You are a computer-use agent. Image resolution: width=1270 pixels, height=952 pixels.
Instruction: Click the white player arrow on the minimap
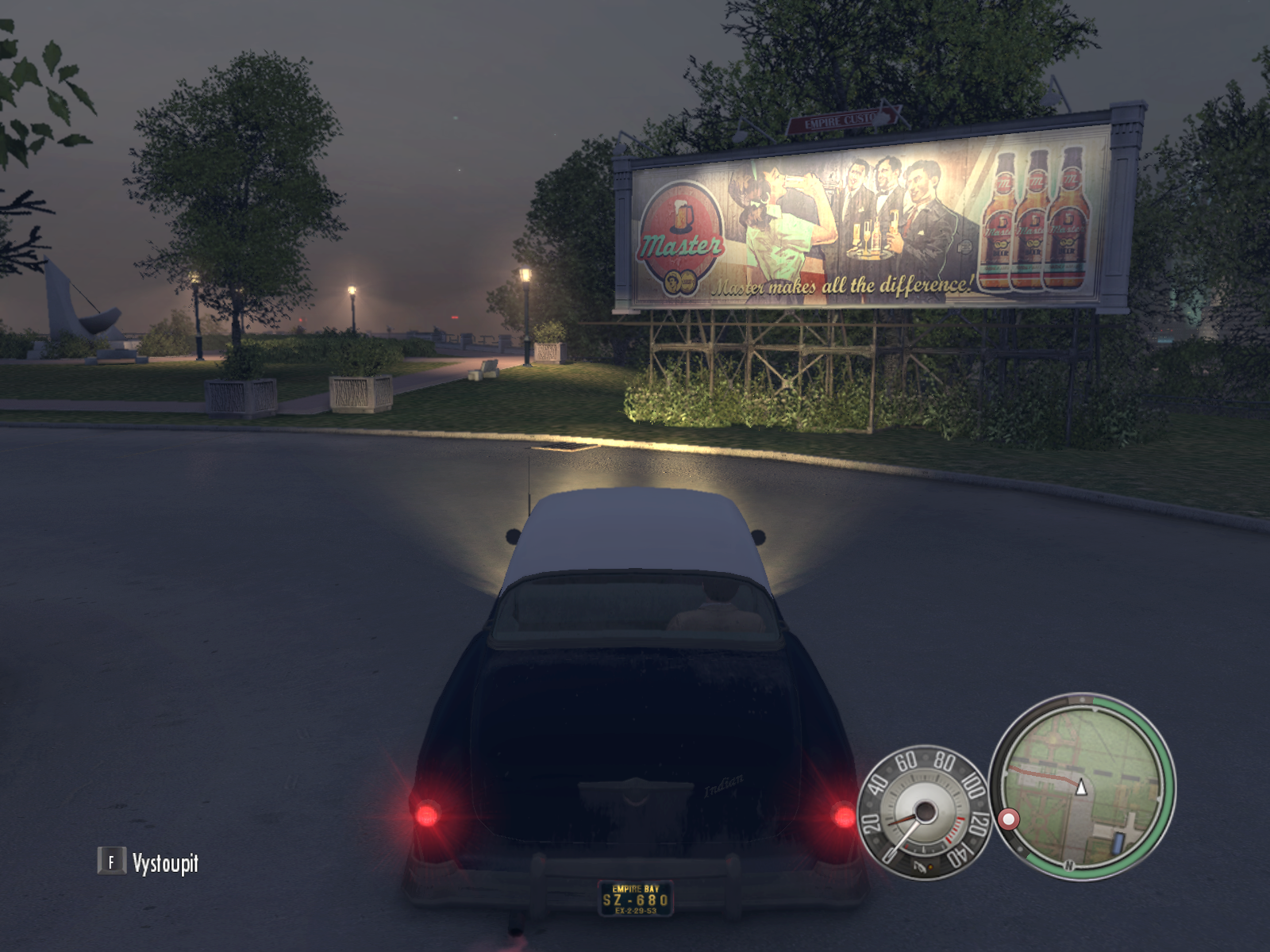pos(1080,787)
